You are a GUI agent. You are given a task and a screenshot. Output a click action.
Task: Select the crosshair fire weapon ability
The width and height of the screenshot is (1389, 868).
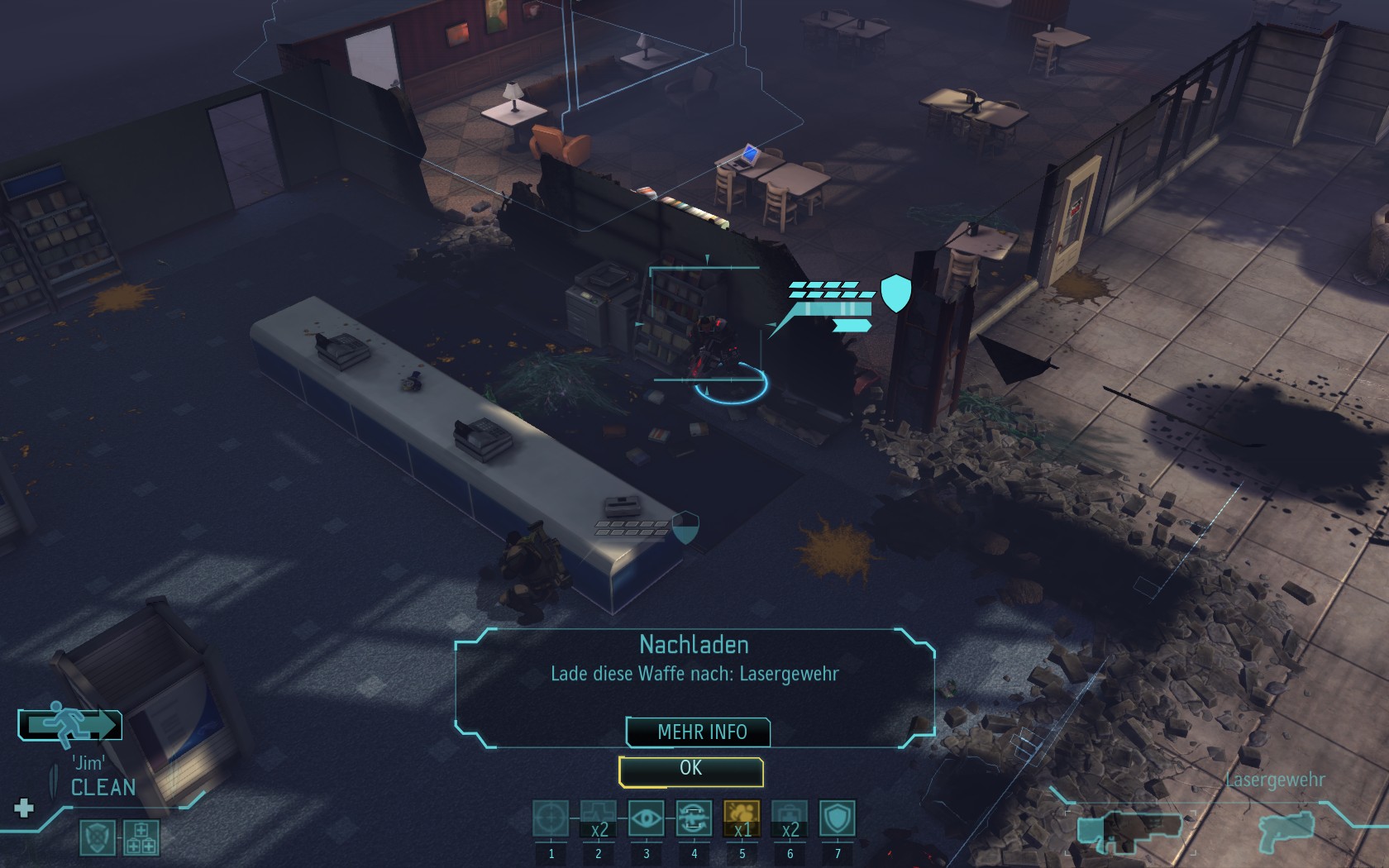pyautogui.click(x=551, y=819)
